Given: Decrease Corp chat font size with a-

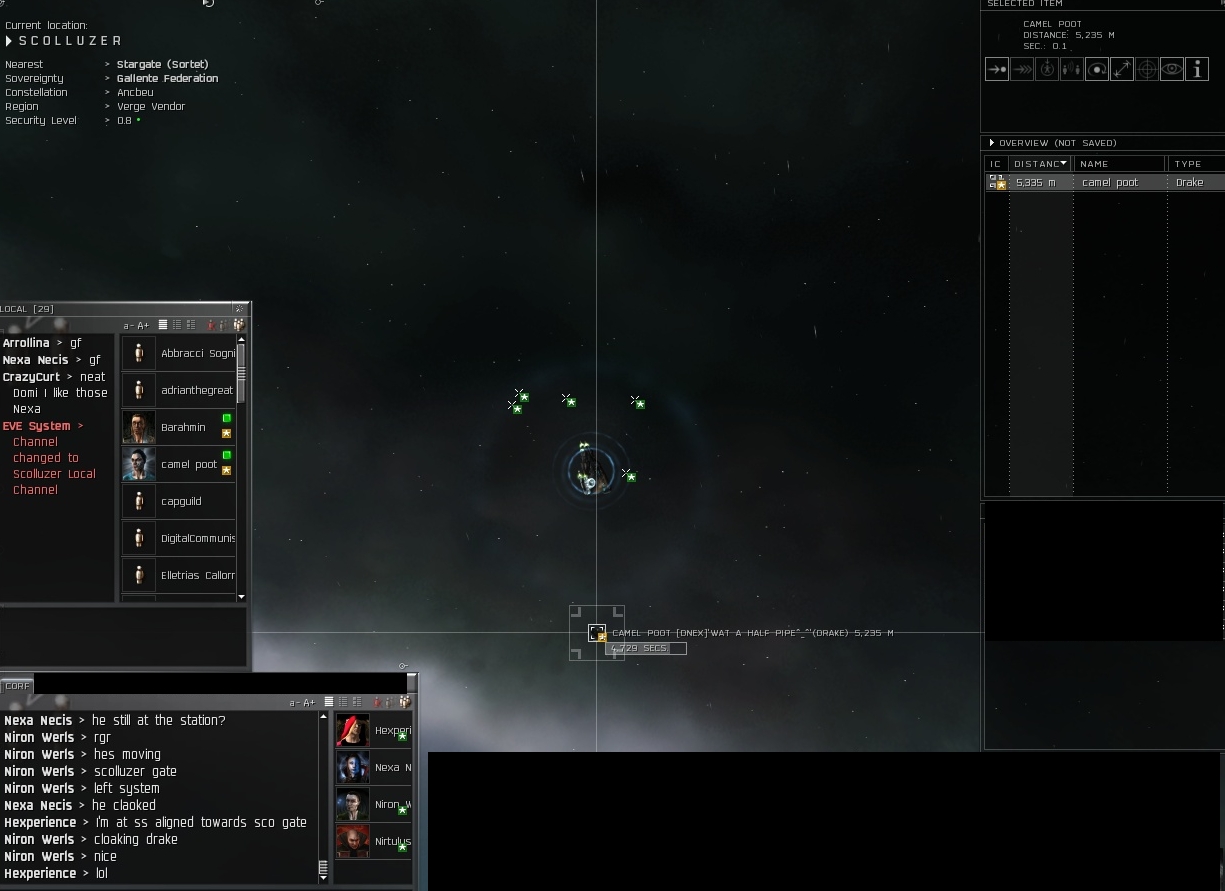Looking at the screenshot, I should (294, 703).
